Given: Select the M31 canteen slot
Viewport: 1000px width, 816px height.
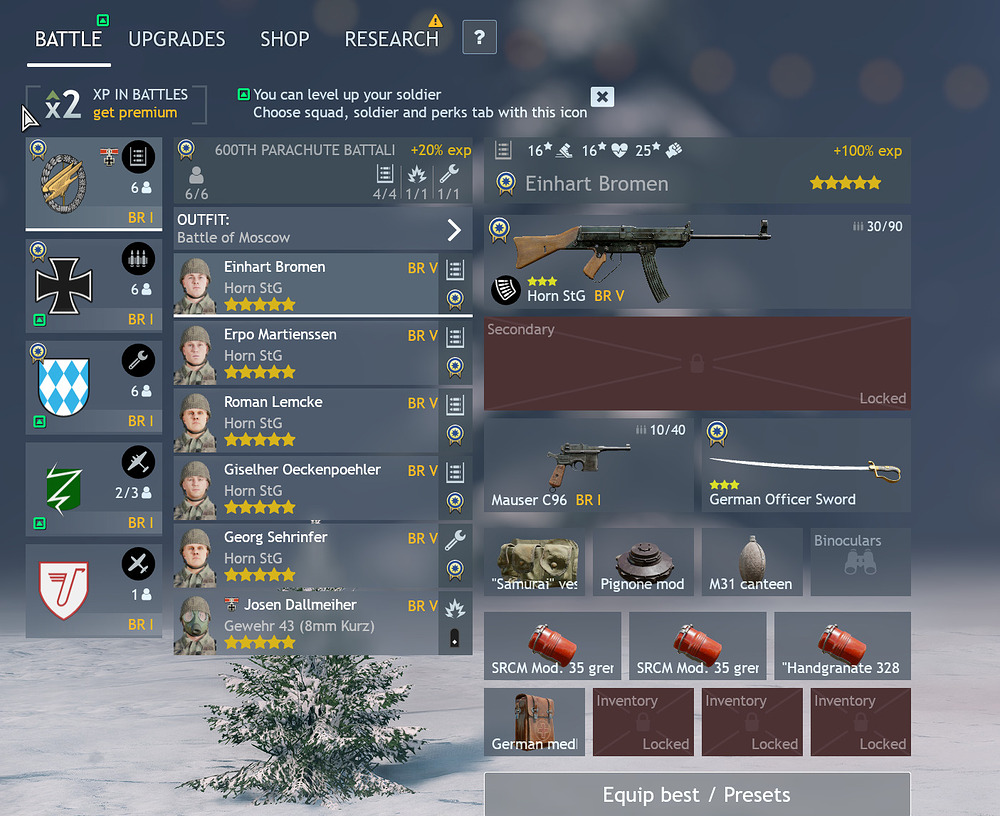Looking at the screenshot, I should [751, 561].
